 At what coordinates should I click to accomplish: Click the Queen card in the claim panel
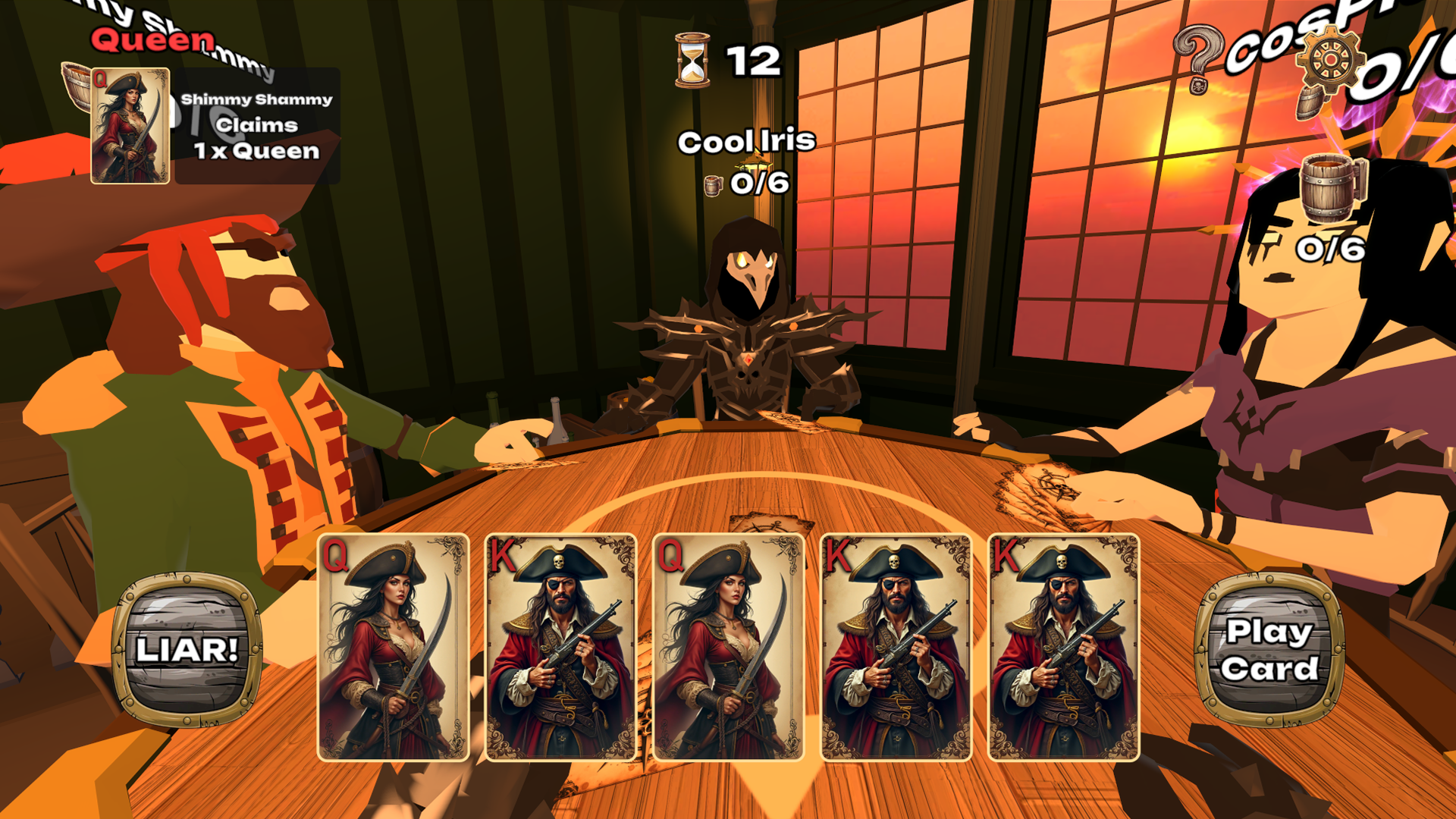[130, 125]
